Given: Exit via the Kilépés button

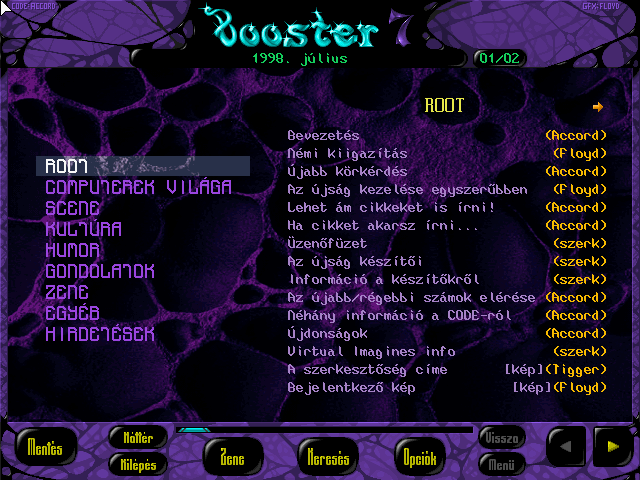Looking at the screenshot, I should coord(137,463).
